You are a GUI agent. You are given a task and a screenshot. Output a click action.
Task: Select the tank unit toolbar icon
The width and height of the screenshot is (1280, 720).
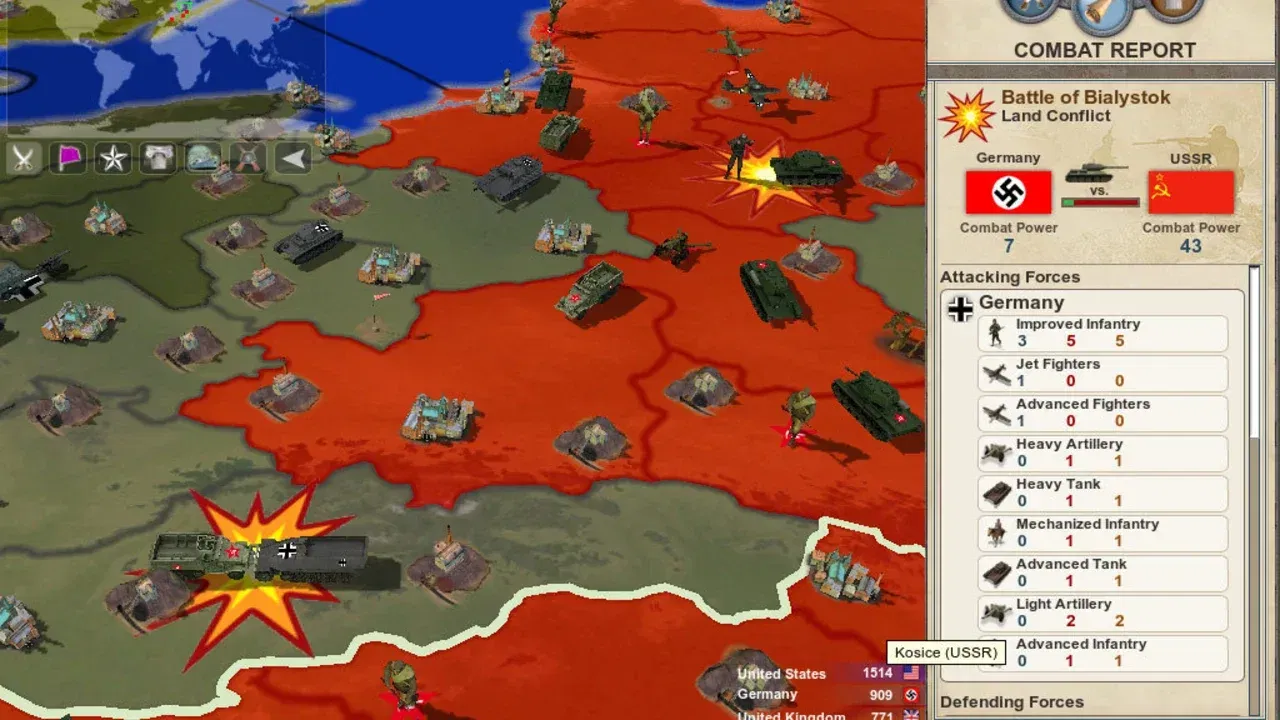coord(202,157)
